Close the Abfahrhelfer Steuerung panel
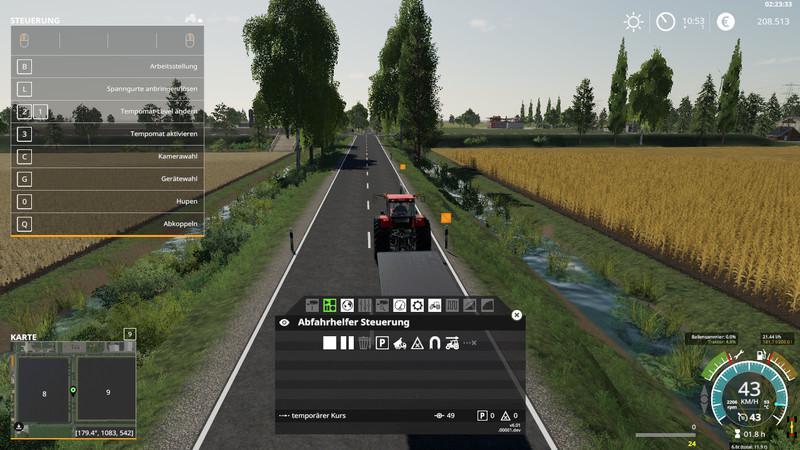Screen dimensions: 800x450 (517, 315)
